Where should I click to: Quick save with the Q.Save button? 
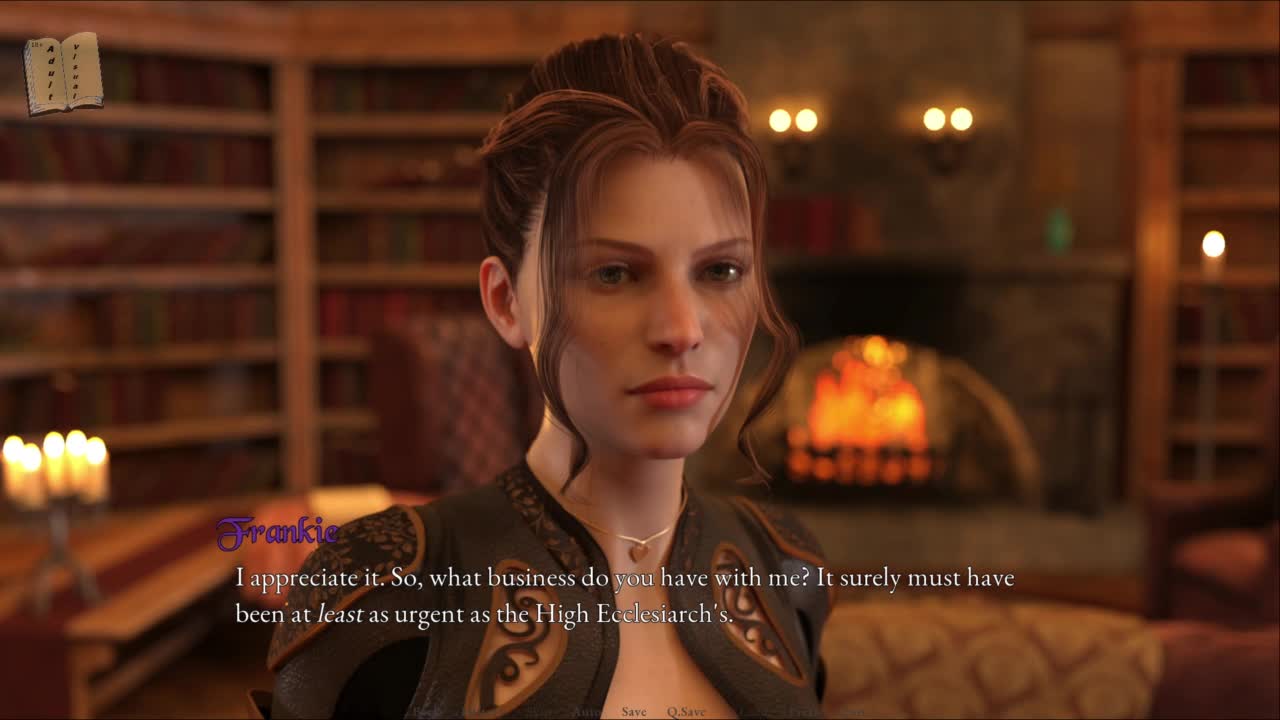click(686, 712)
